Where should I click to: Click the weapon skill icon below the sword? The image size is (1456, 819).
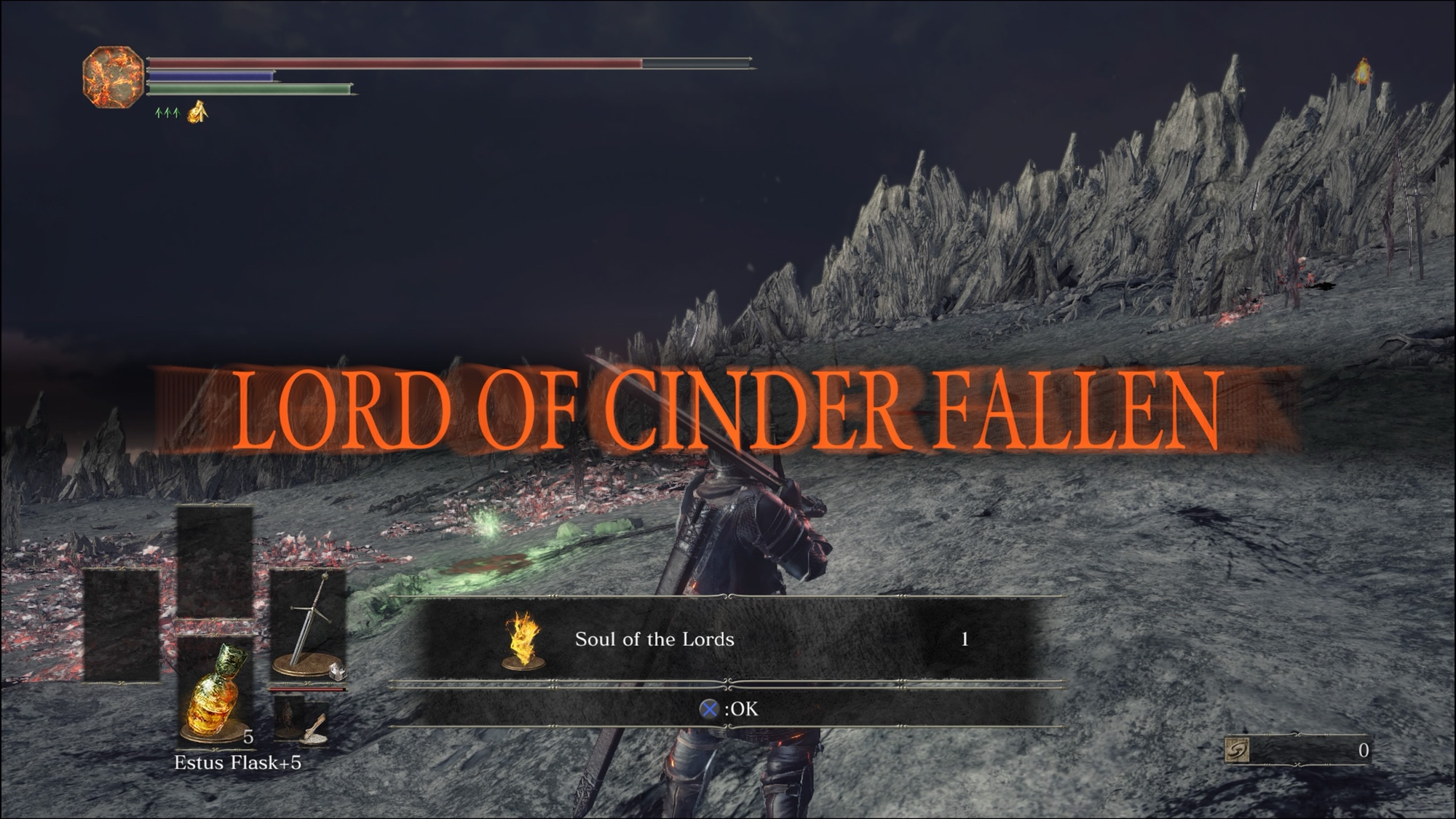tap(306, 721)
